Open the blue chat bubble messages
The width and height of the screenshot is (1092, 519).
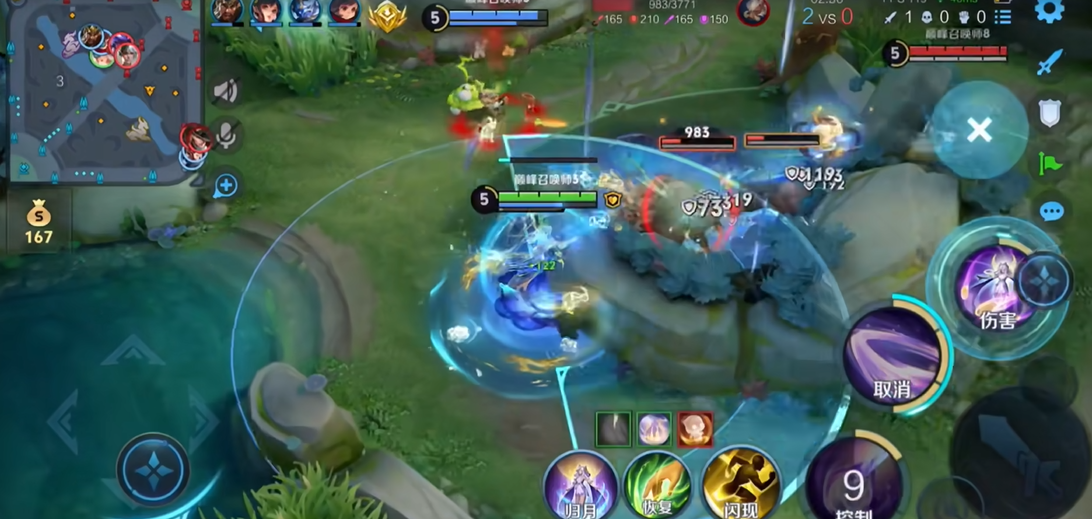tap(1051, 211)
